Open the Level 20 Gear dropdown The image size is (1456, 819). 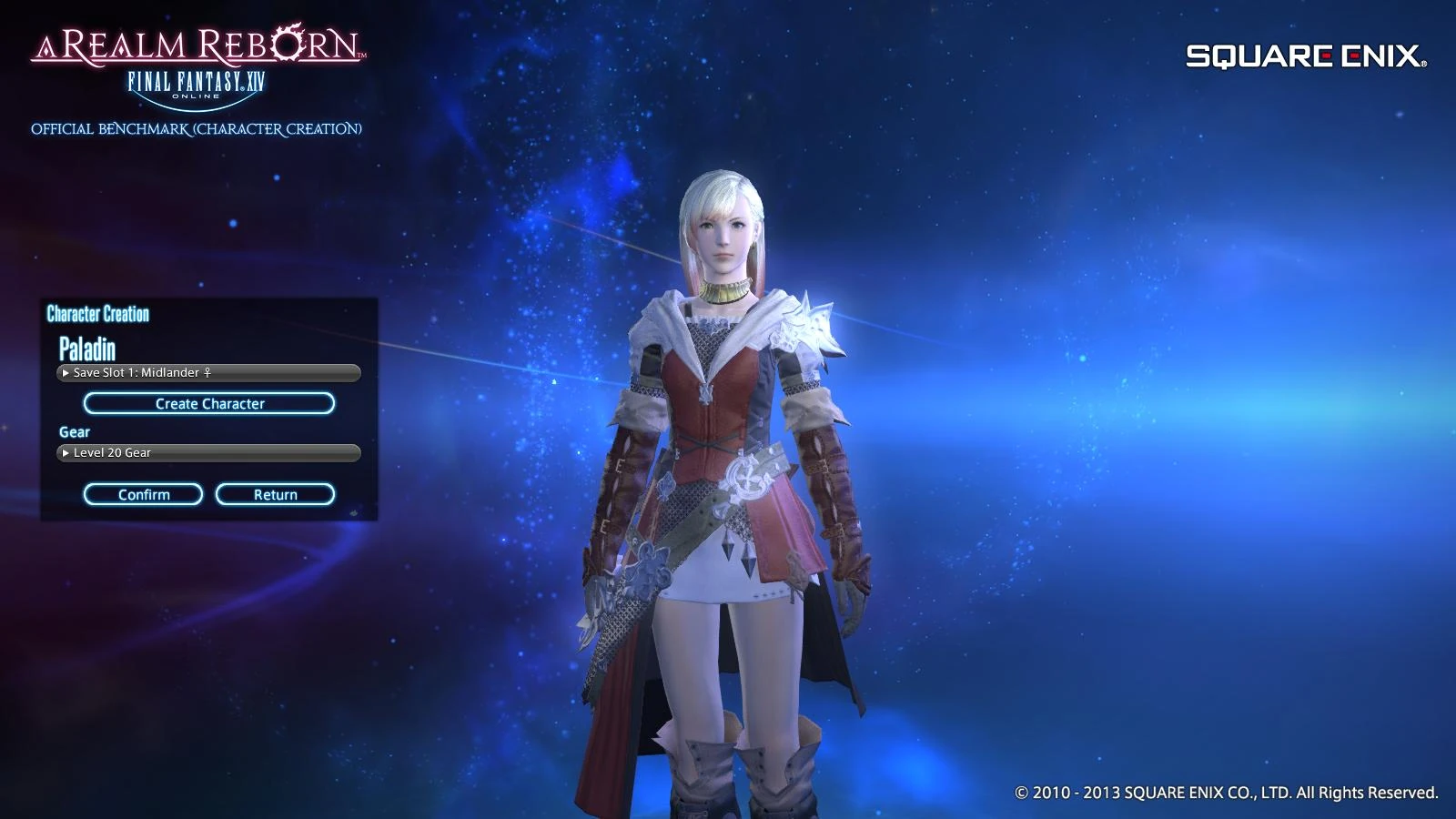click(209, 452)
